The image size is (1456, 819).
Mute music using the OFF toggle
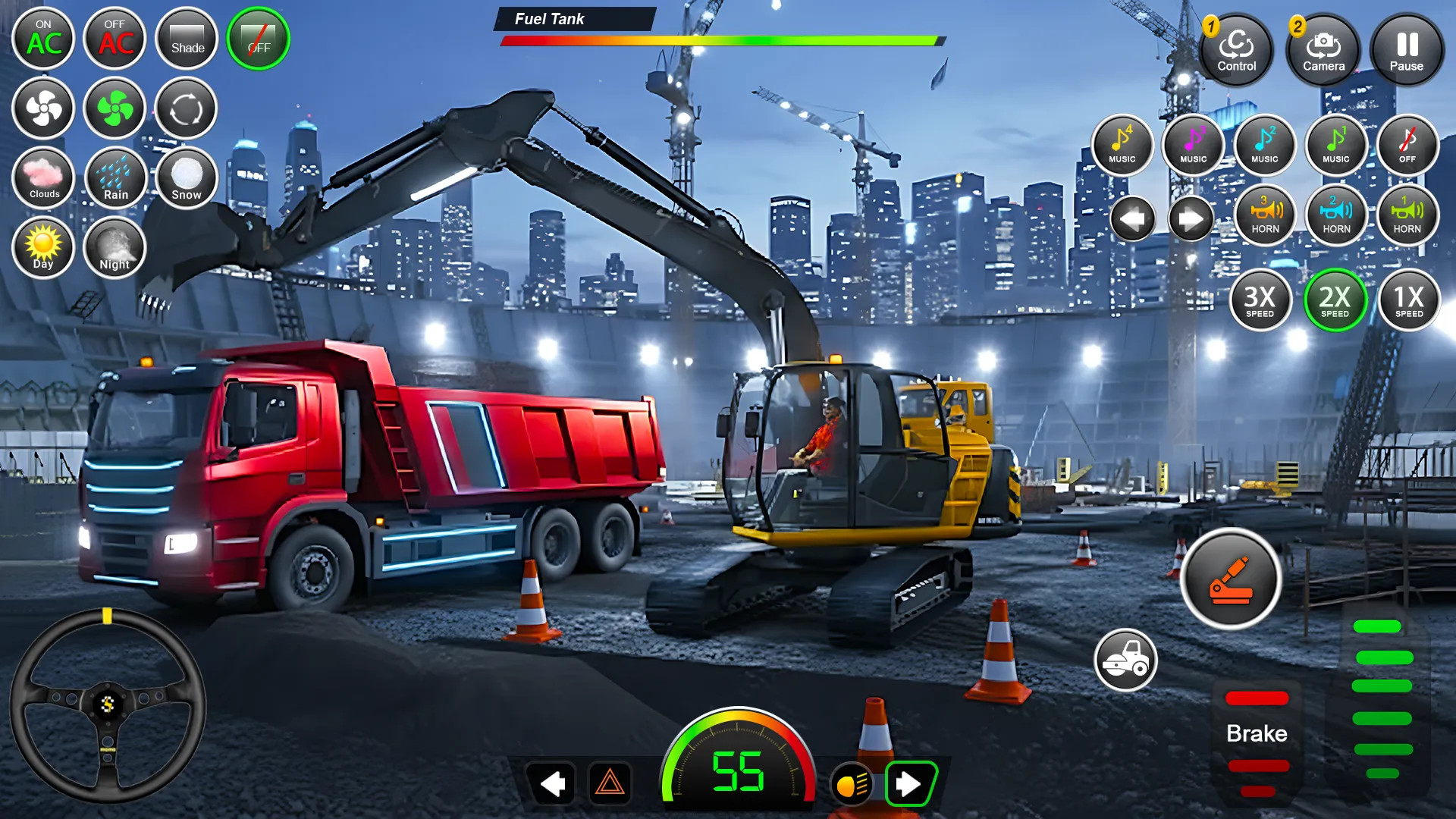pyautogui.click(x=1407, y=146)
